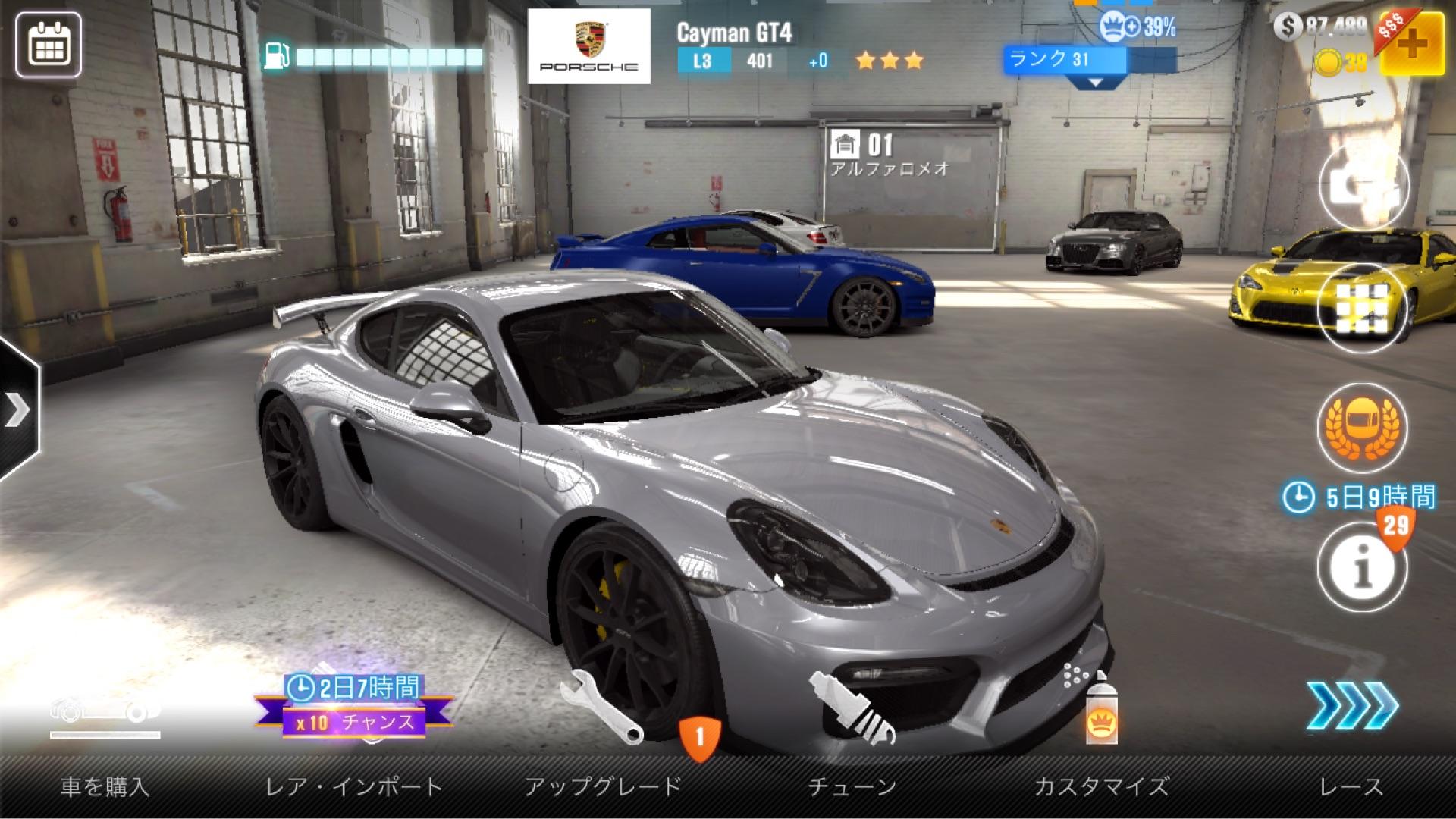
Task: Open the info button with badge 29
Action: pos(1362,567)
